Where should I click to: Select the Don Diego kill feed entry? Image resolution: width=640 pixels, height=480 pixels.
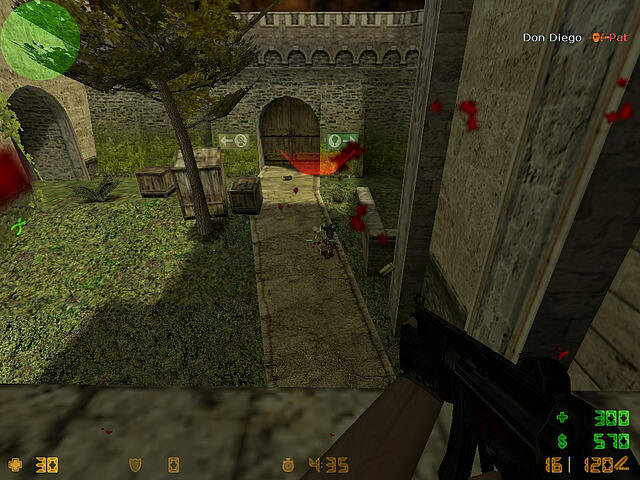[551, 38]
